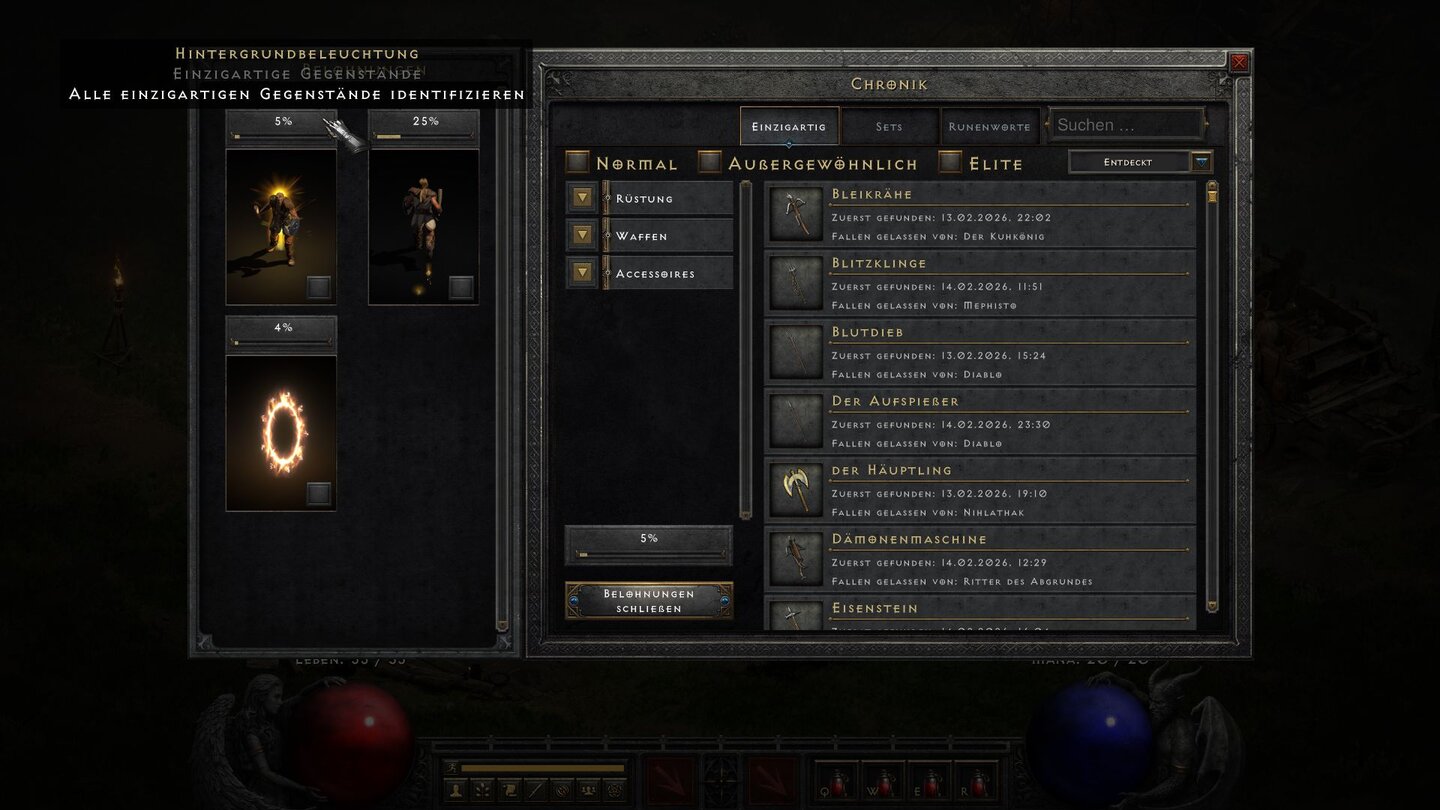Enable the Normal quality checkbox
This screenshot has height=810, width=1440.
pyautogui.click(x=578, y=162)
